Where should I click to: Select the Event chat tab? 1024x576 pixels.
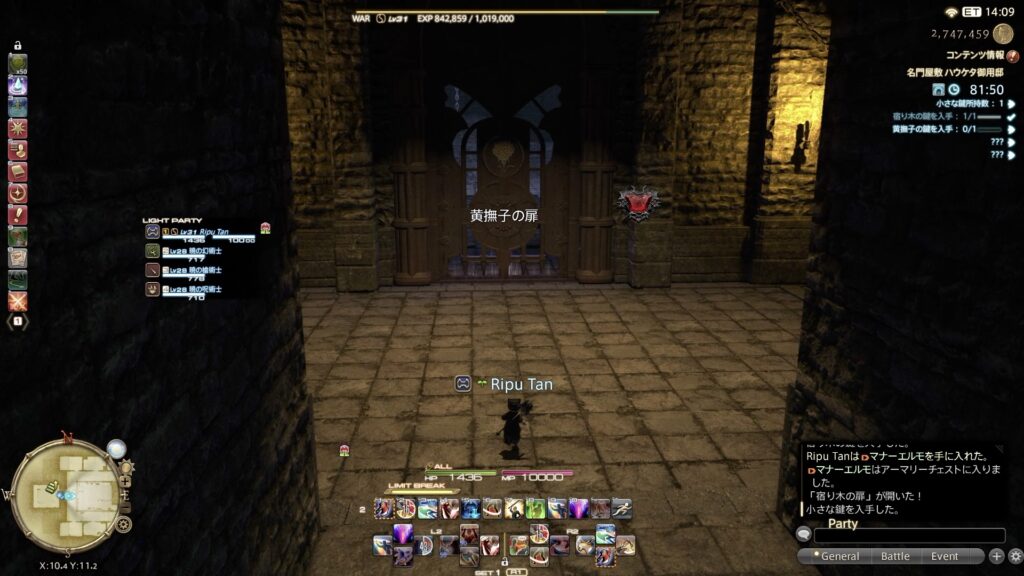click(x=944, y=556)
